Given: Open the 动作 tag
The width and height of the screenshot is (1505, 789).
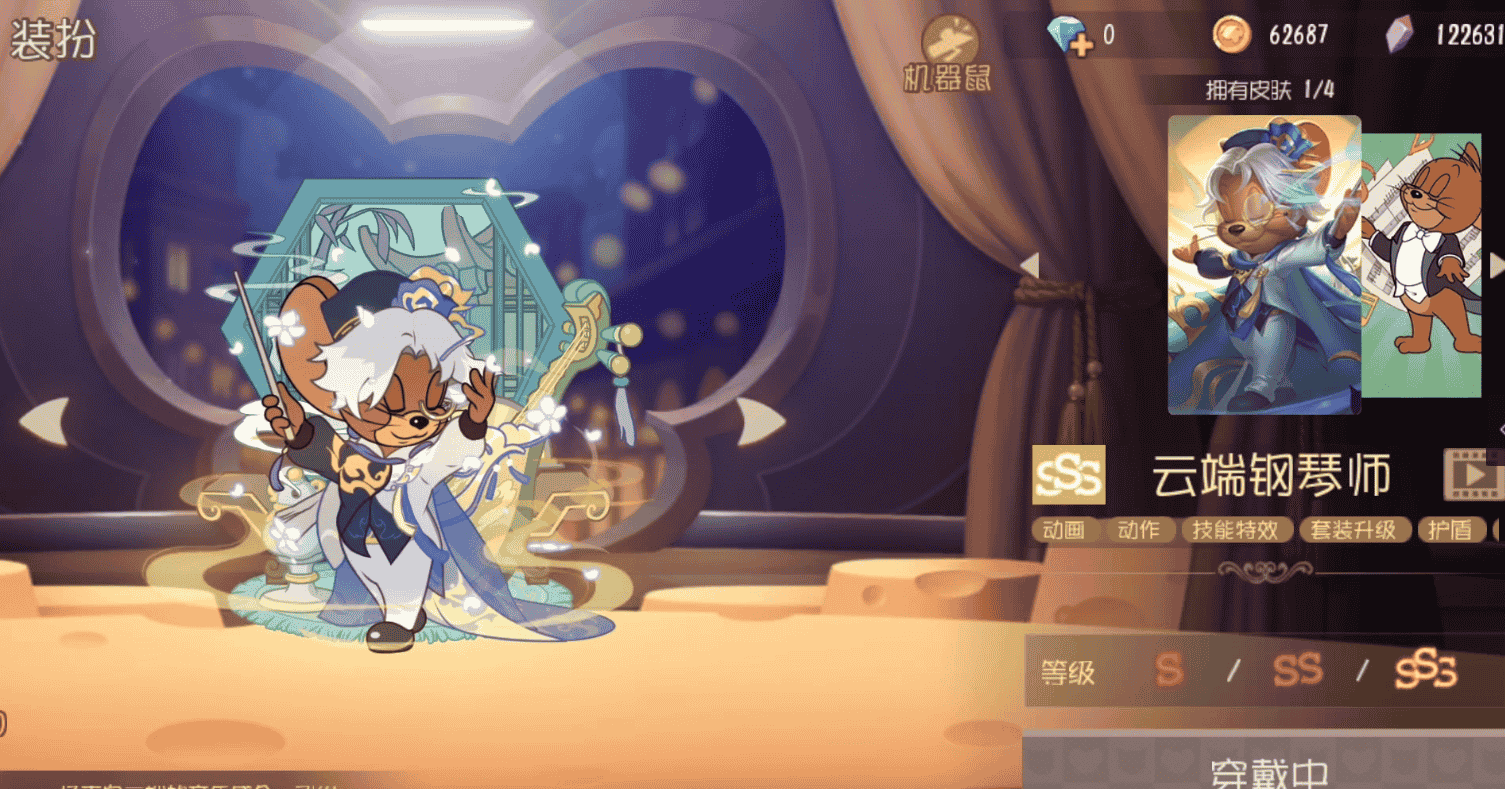Looking at the screenshot, I should click(x=1138, y=530).
